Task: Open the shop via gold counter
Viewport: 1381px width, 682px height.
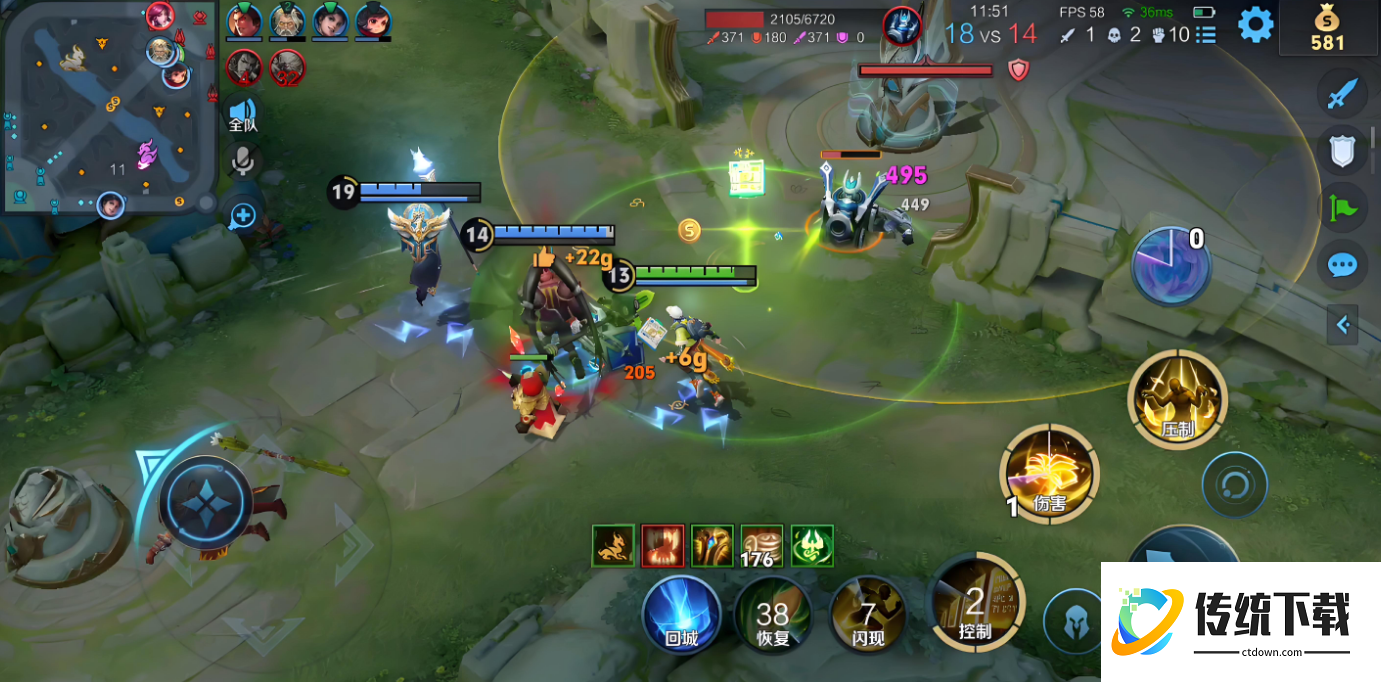Action: pos(1327,28)
